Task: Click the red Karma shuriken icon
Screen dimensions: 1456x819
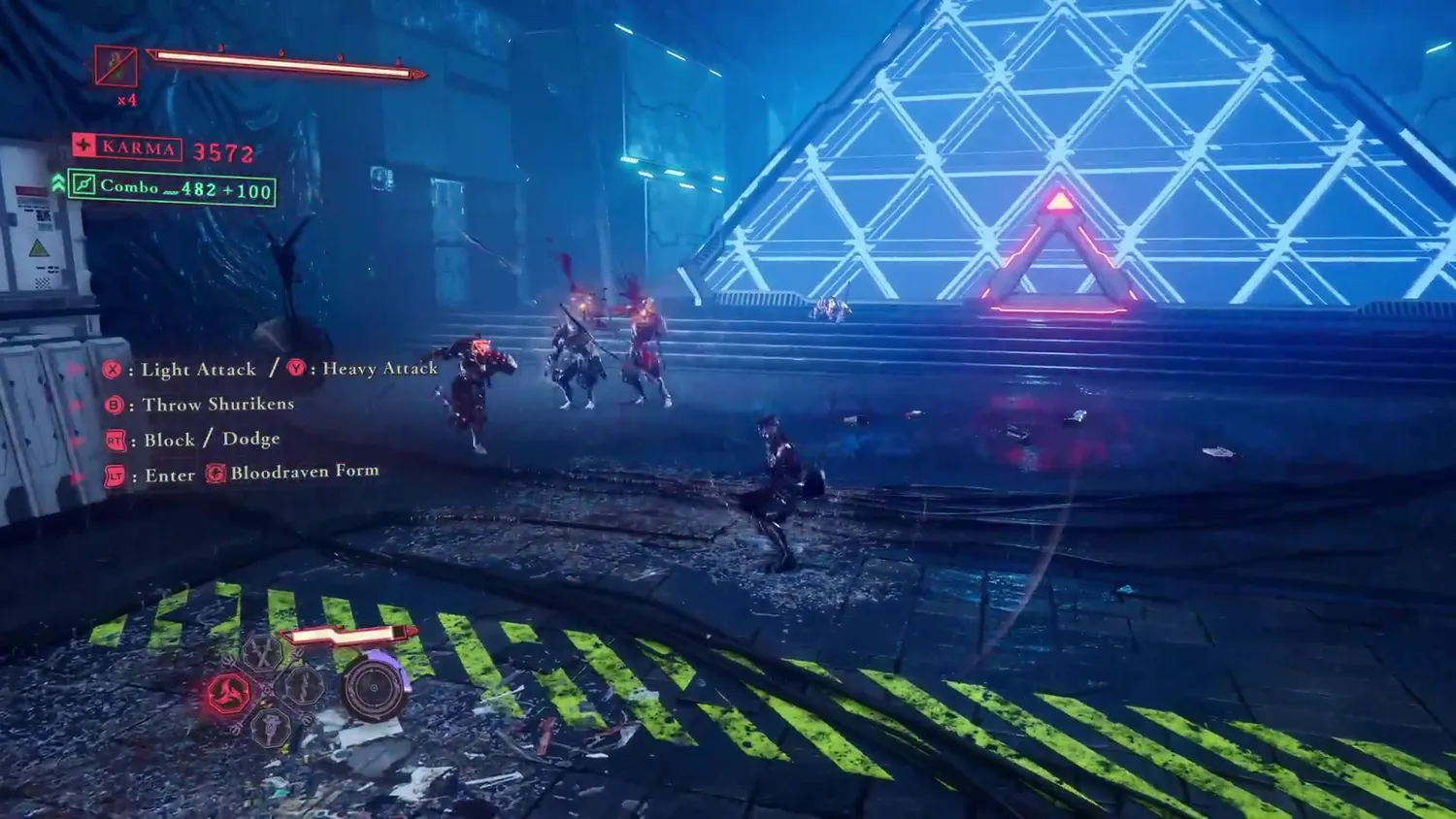Action: (84, 147)
